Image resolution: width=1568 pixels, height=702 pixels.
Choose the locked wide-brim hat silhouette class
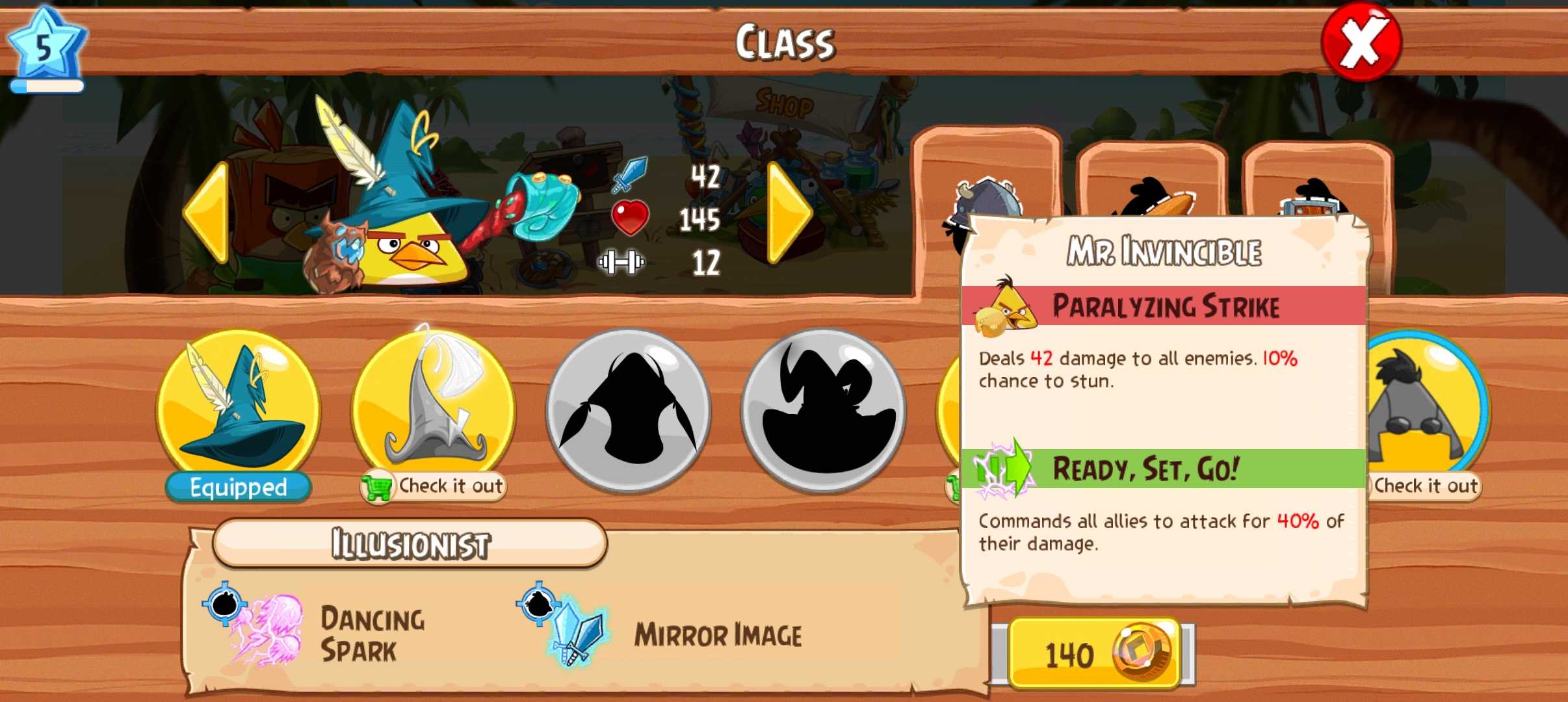tap(823, 409)
